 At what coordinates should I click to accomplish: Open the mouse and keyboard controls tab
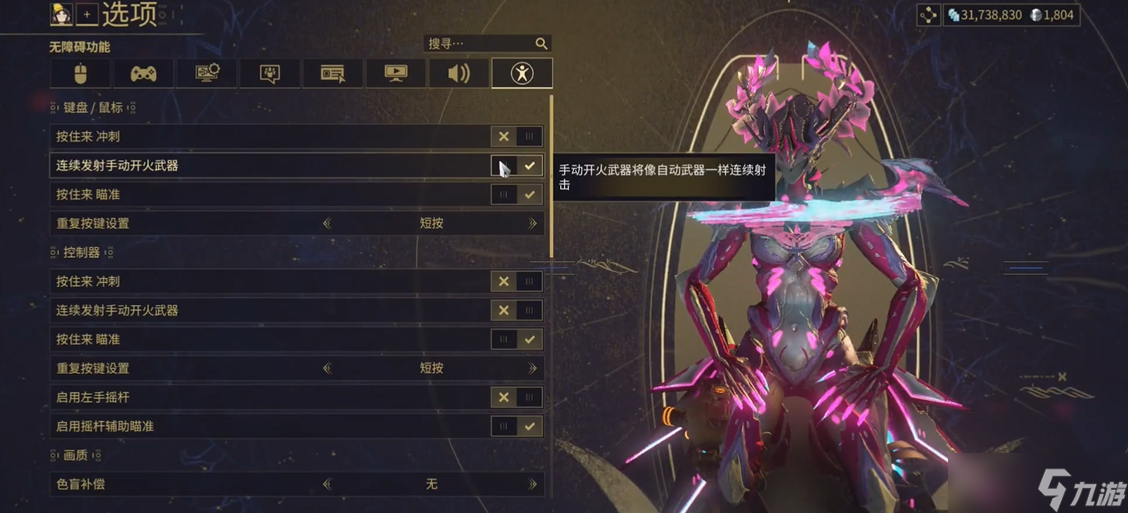[x=81, y=73]
